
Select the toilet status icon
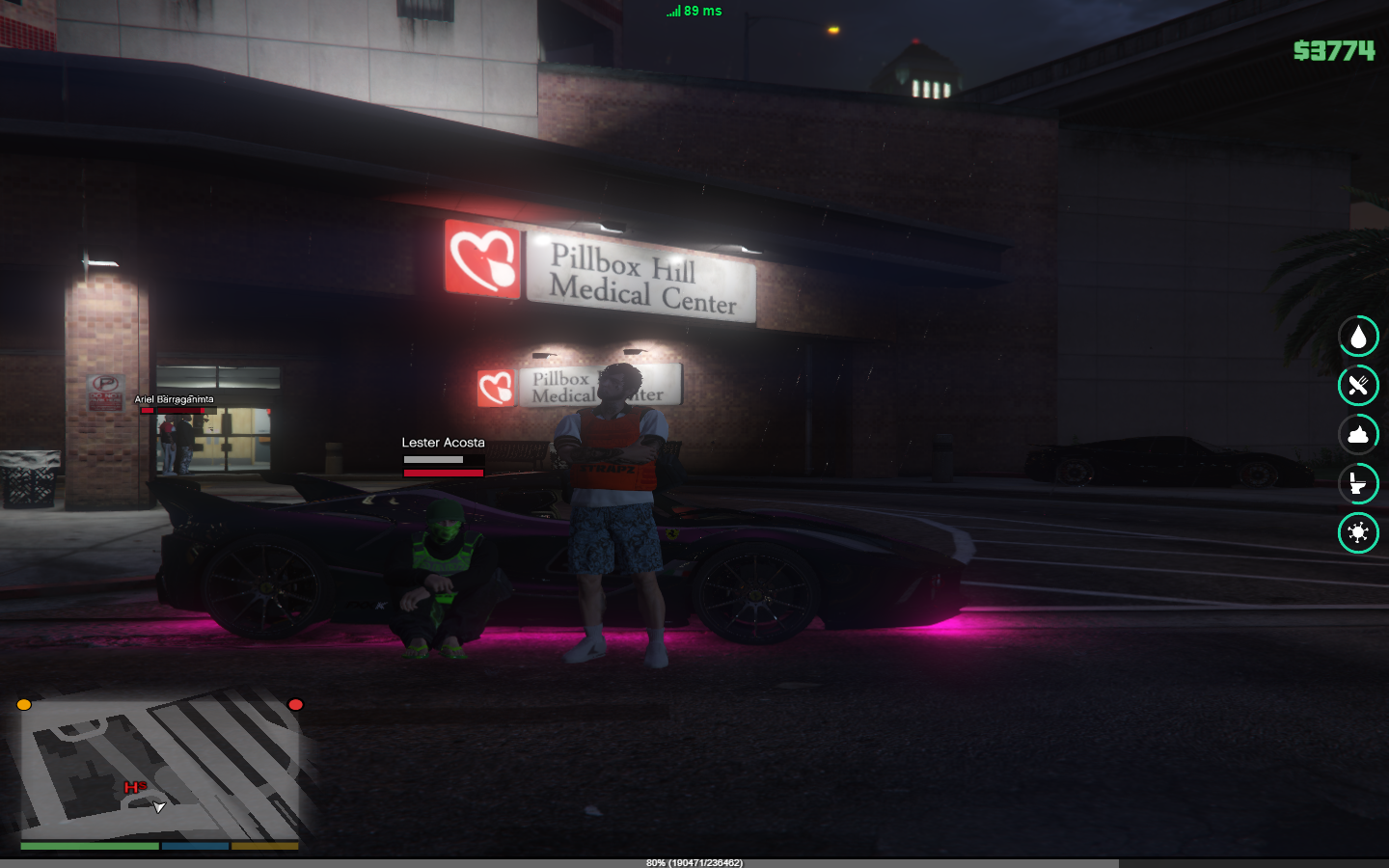pyautogui.click(x=1358, y=483)
